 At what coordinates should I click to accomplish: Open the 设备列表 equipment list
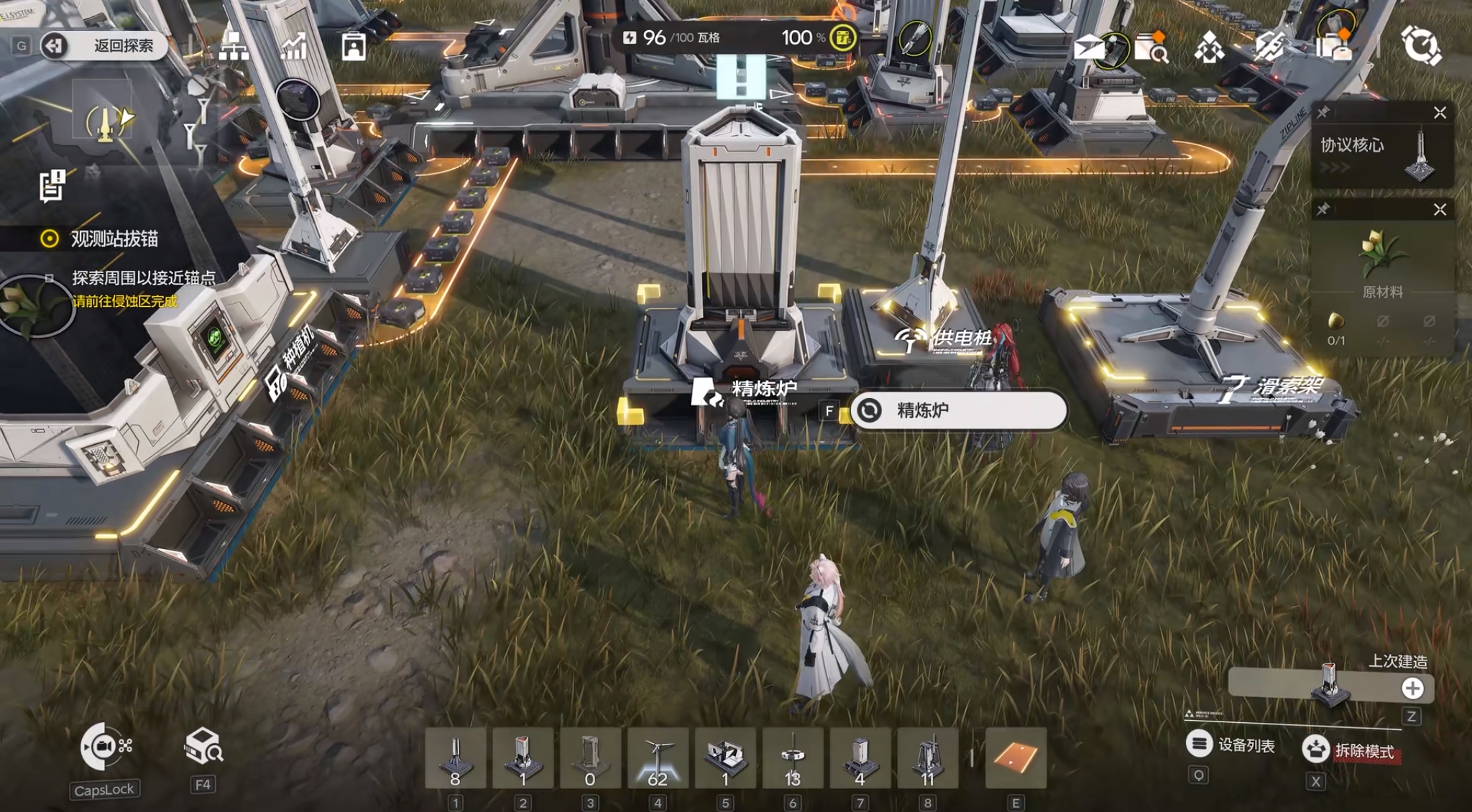[x=1232, y=745]
